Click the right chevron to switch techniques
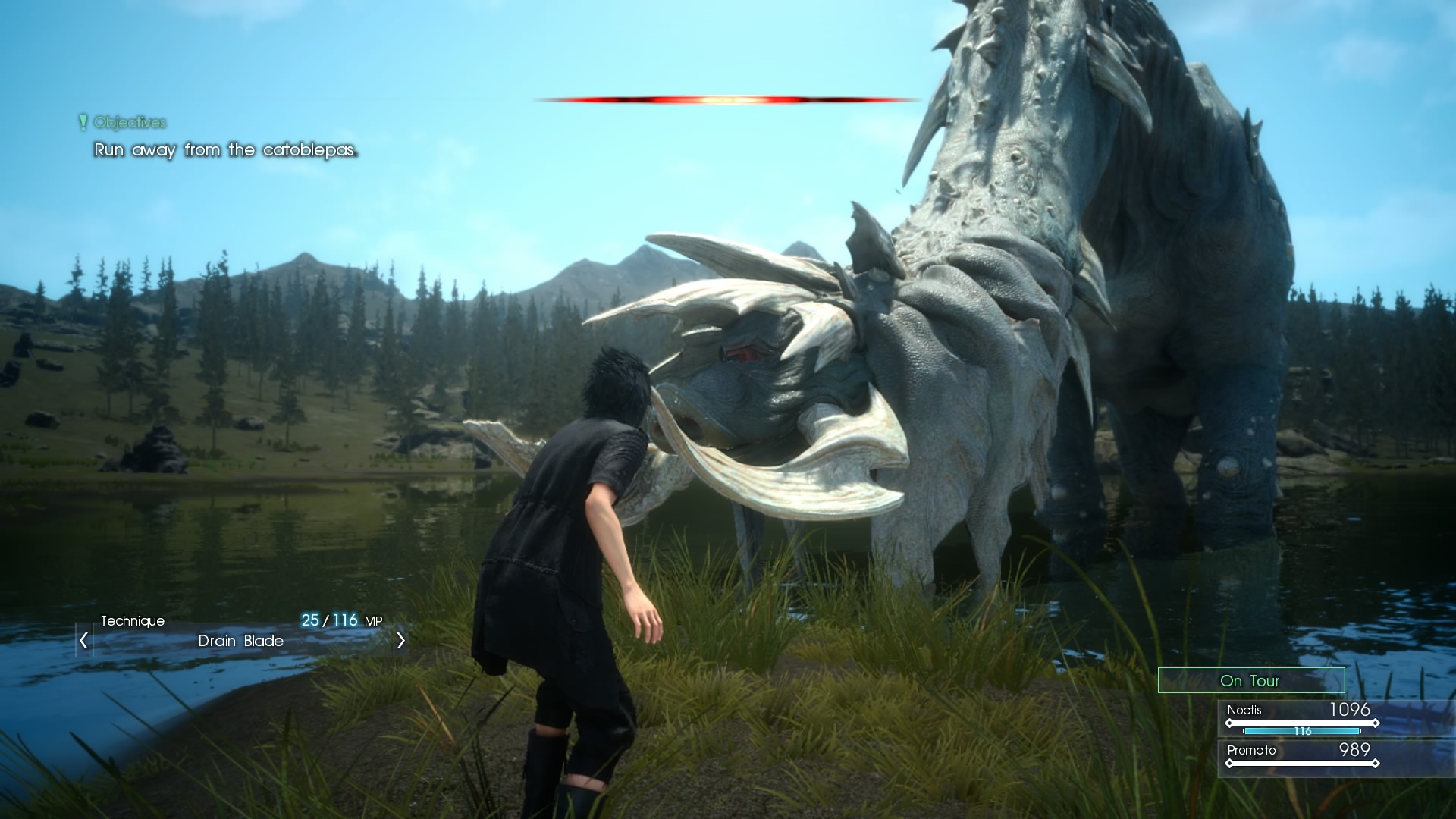Image resolution: width=1456 pixels, height=819 pixels. pyautogui.click(x=400, y=641)
